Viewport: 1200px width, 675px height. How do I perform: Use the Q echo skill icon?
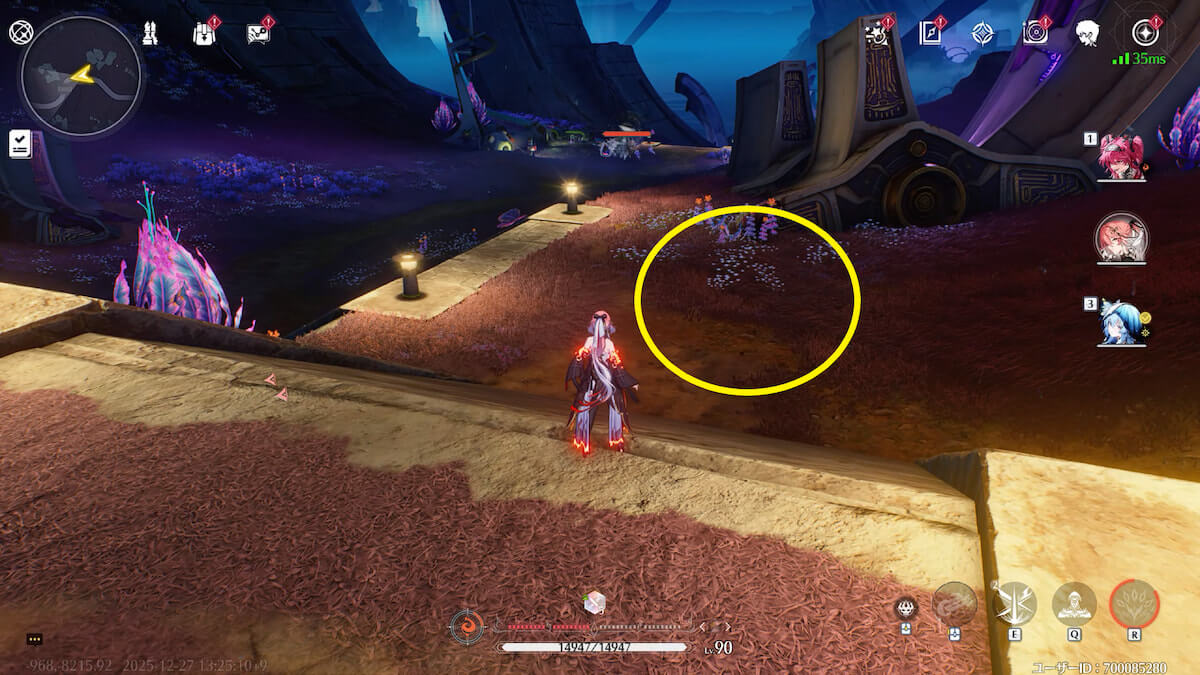(1074, 603)
